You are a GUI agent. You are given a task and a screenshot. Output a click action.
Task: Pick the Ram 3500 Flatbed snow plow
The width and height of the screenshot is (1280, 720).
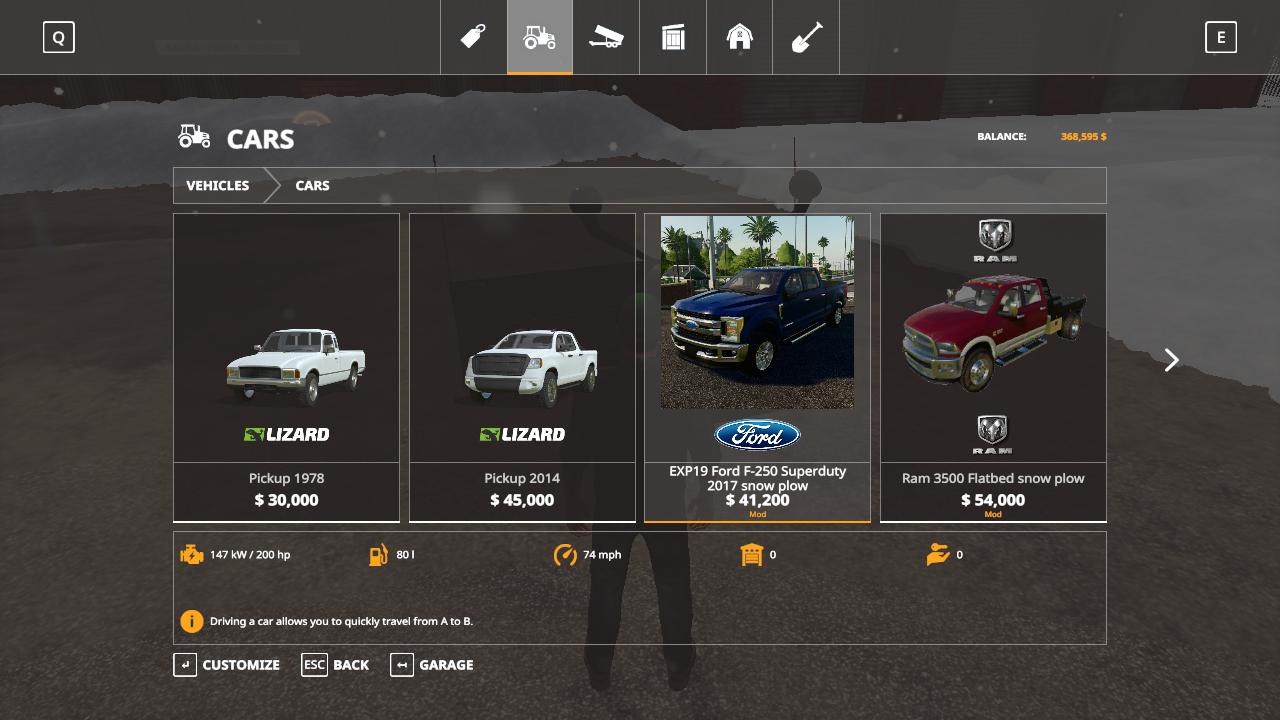coord(993,367)
